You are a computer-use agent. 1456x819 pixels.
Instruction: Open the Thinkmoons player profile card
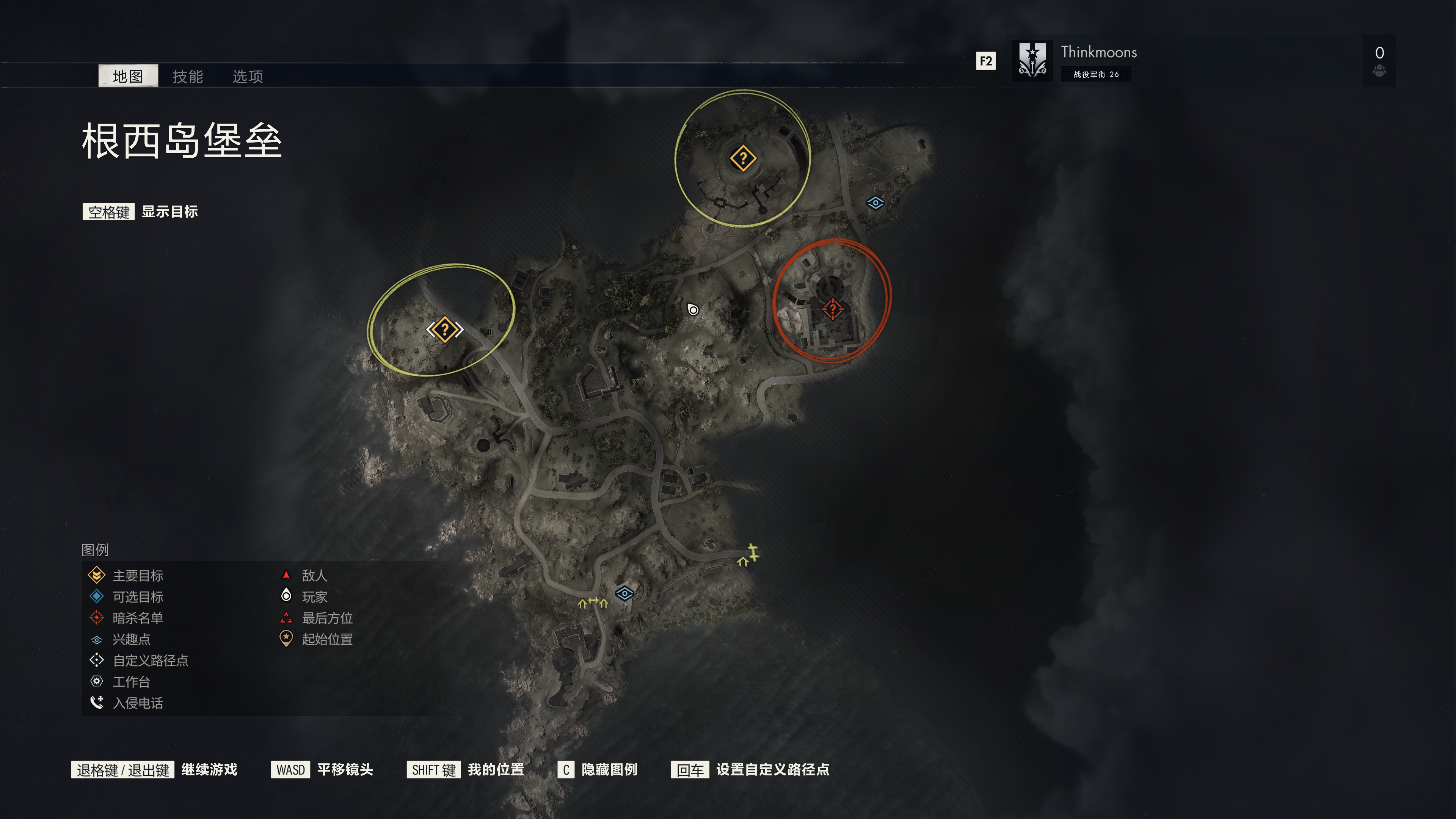click(1098, 60)
